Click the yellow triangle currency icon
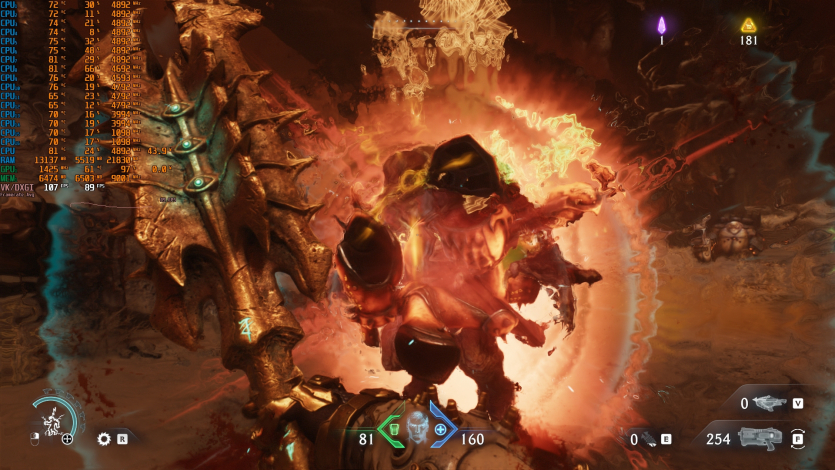Screen dimensions: 835x470 (747, 25)
